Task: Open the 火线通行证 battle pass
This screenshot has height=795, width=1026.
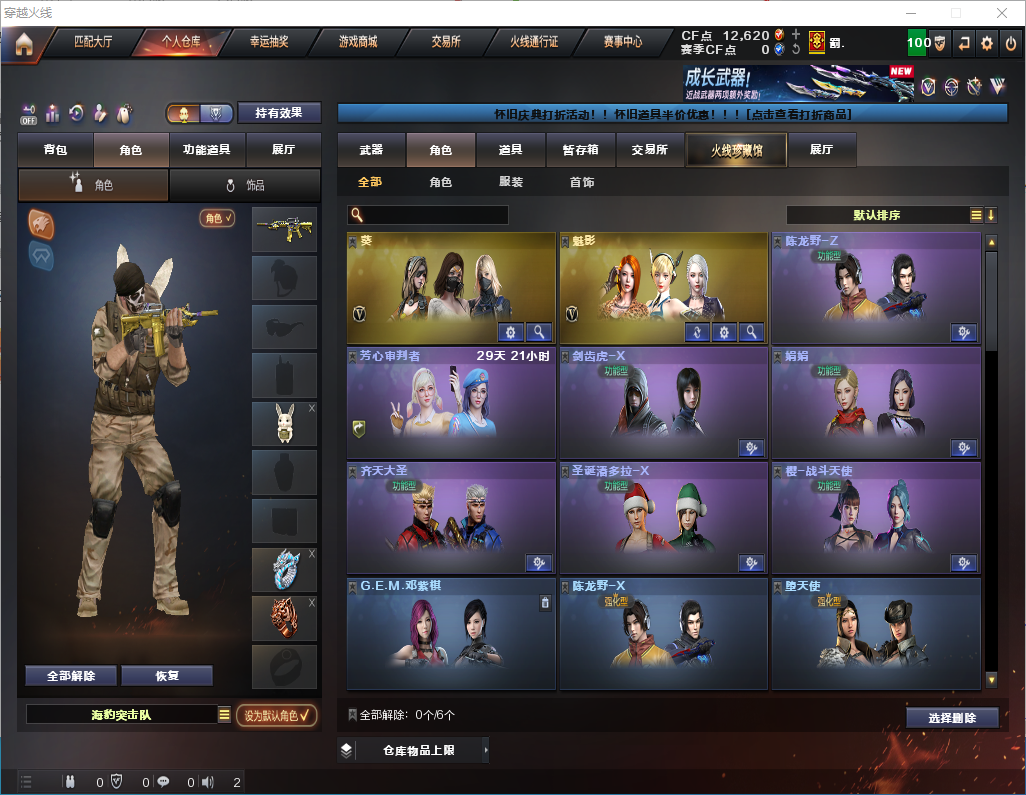Action: tap(533, 43)
